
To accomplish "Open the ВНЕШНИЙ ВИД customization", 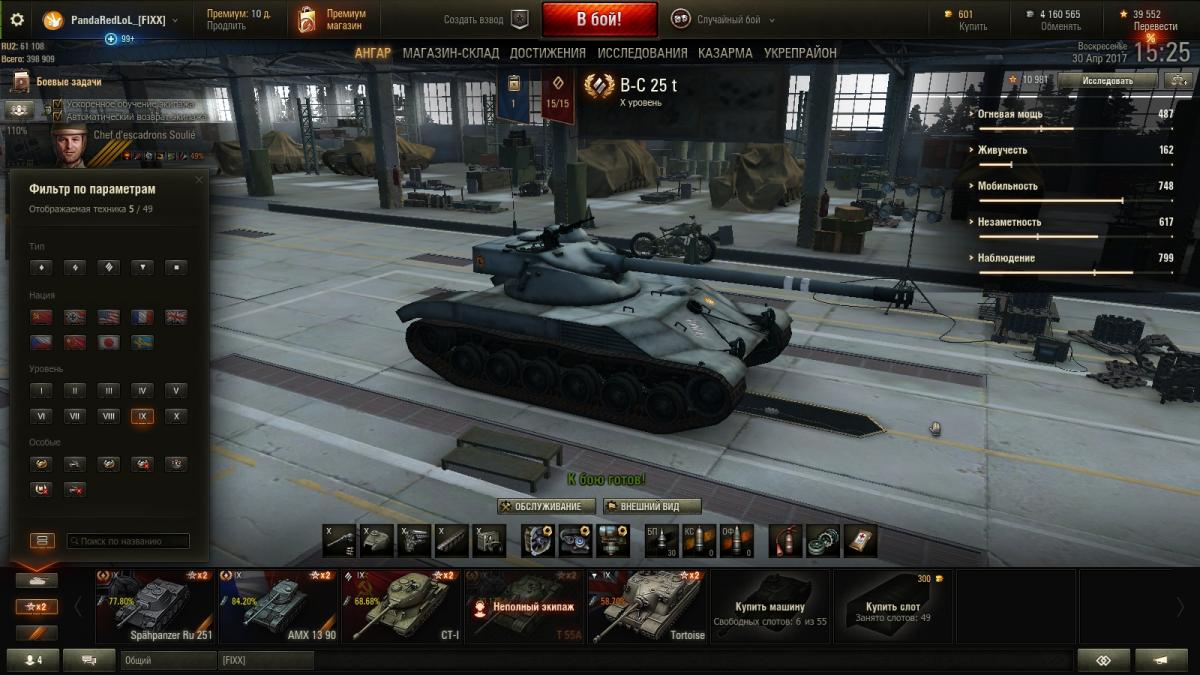I will click(x=653, y=506).
